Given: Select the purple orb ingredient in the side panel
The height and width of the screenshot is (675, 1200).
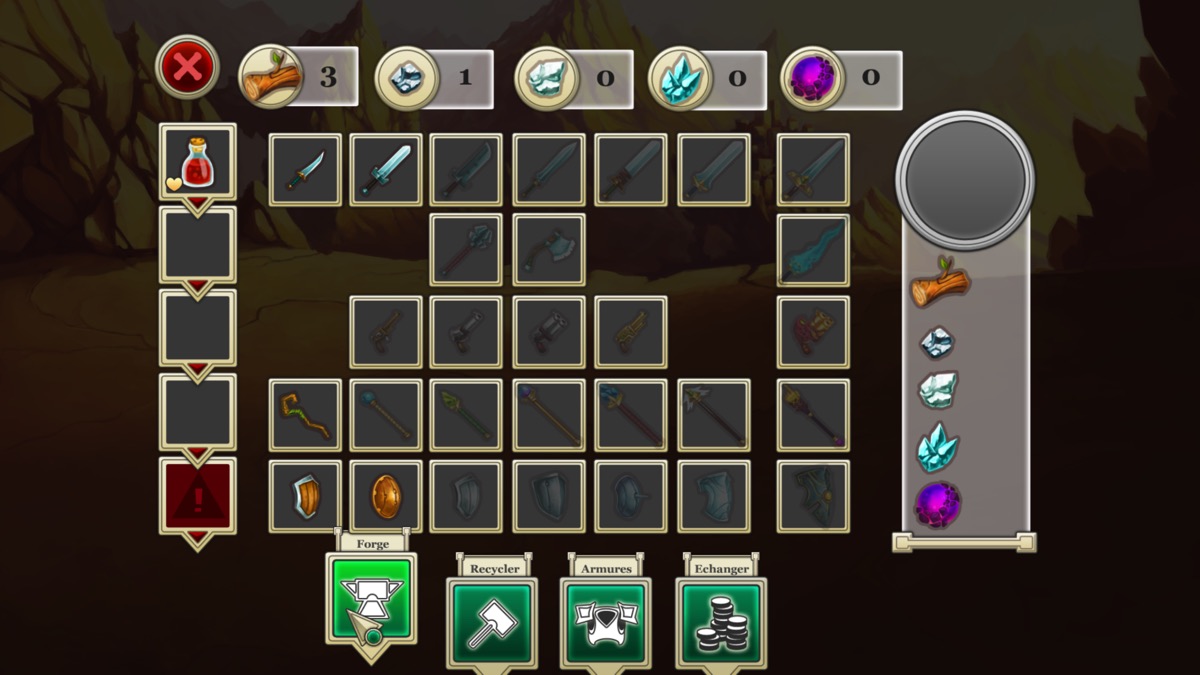Looking at the screenshot, I should click(938, 504).
